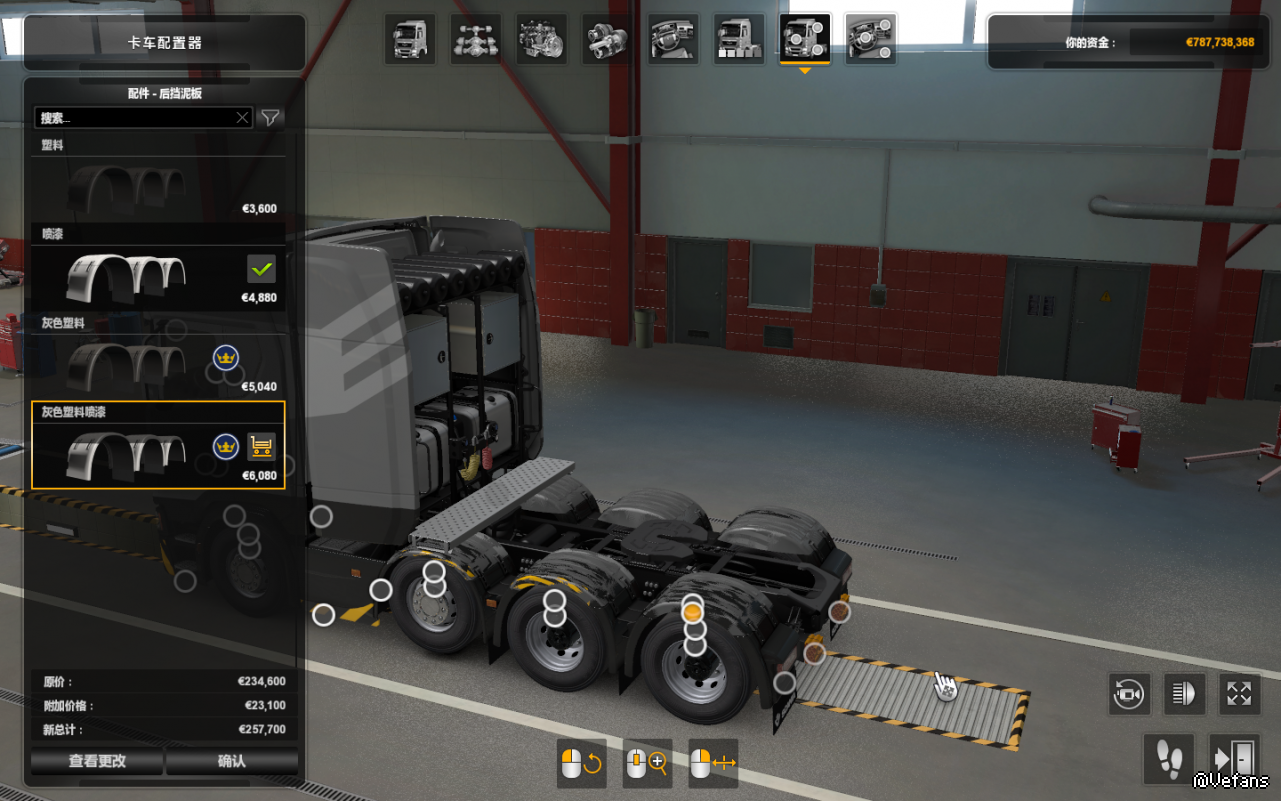Open the funnel filter next to search
Viewport: 1281px width, 801px height.
click(x=270, y=118)
